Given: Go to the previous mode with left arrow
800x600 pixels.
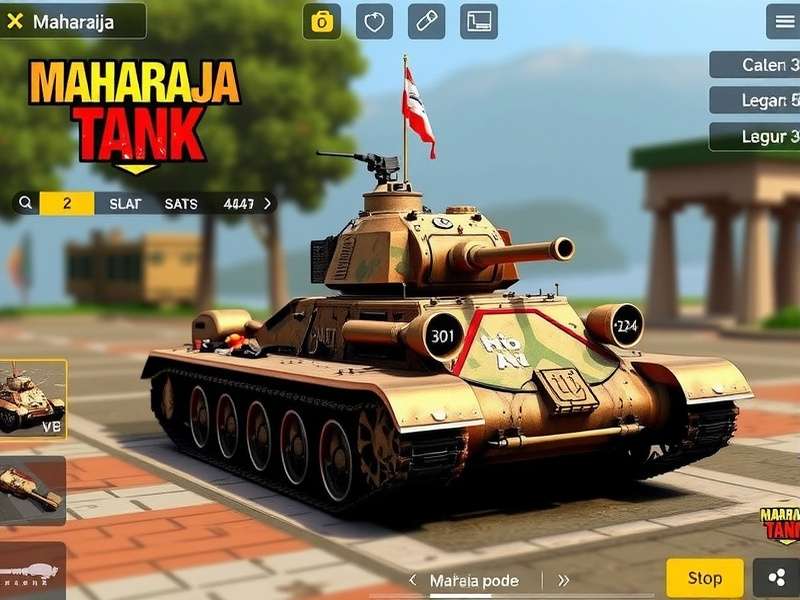Looking at the screenshot, I should [x=412, y=580].
